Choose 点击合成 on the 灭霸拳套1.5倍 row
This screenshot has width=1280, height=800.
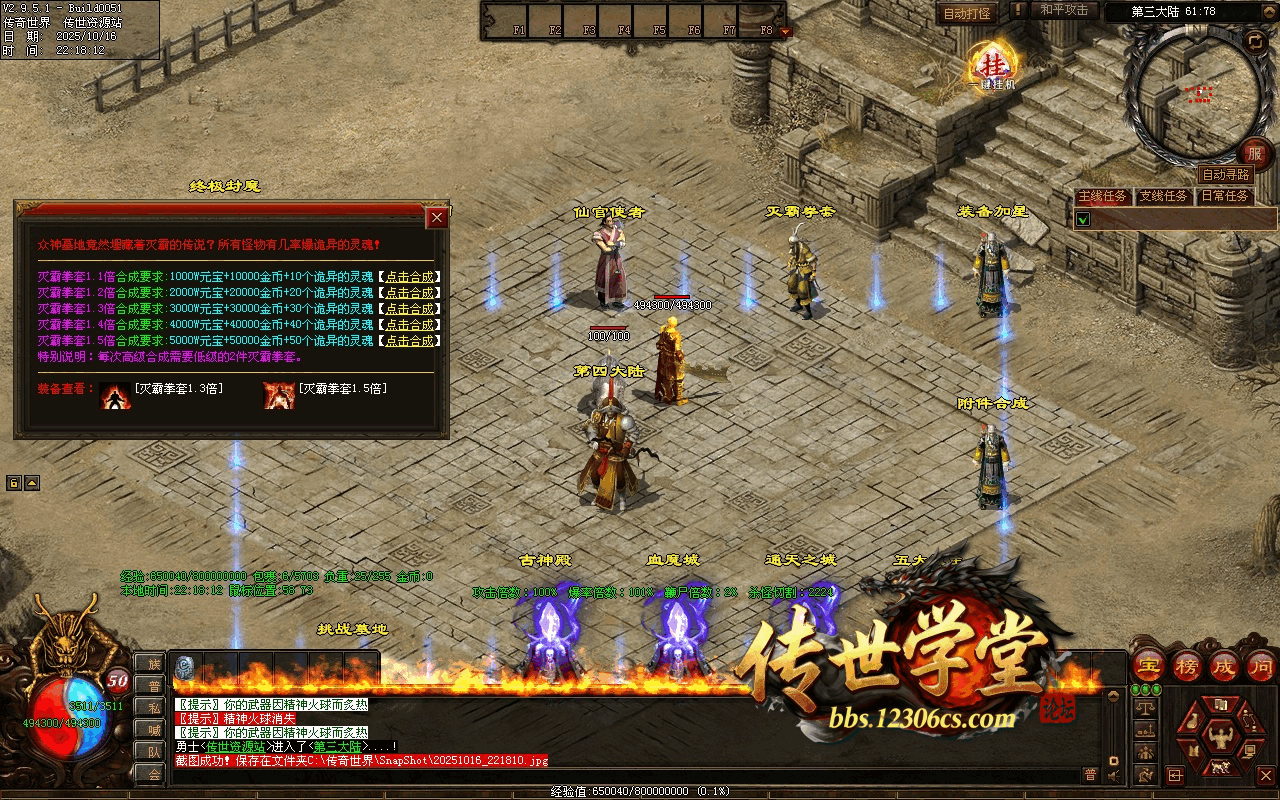coord(409,341)
